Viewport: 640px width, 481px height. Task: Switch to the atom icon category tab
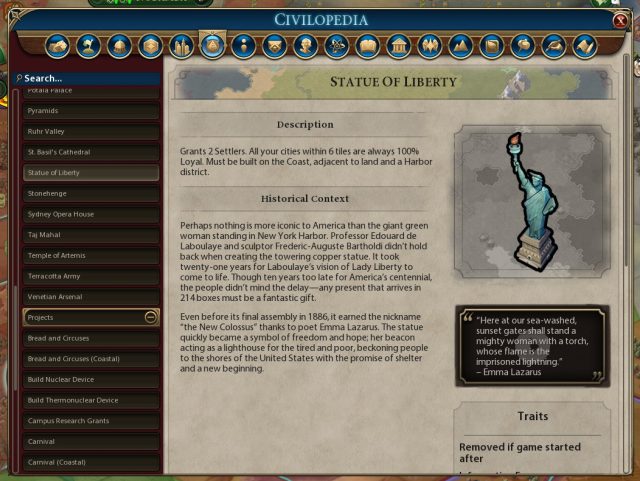(337, 46)
